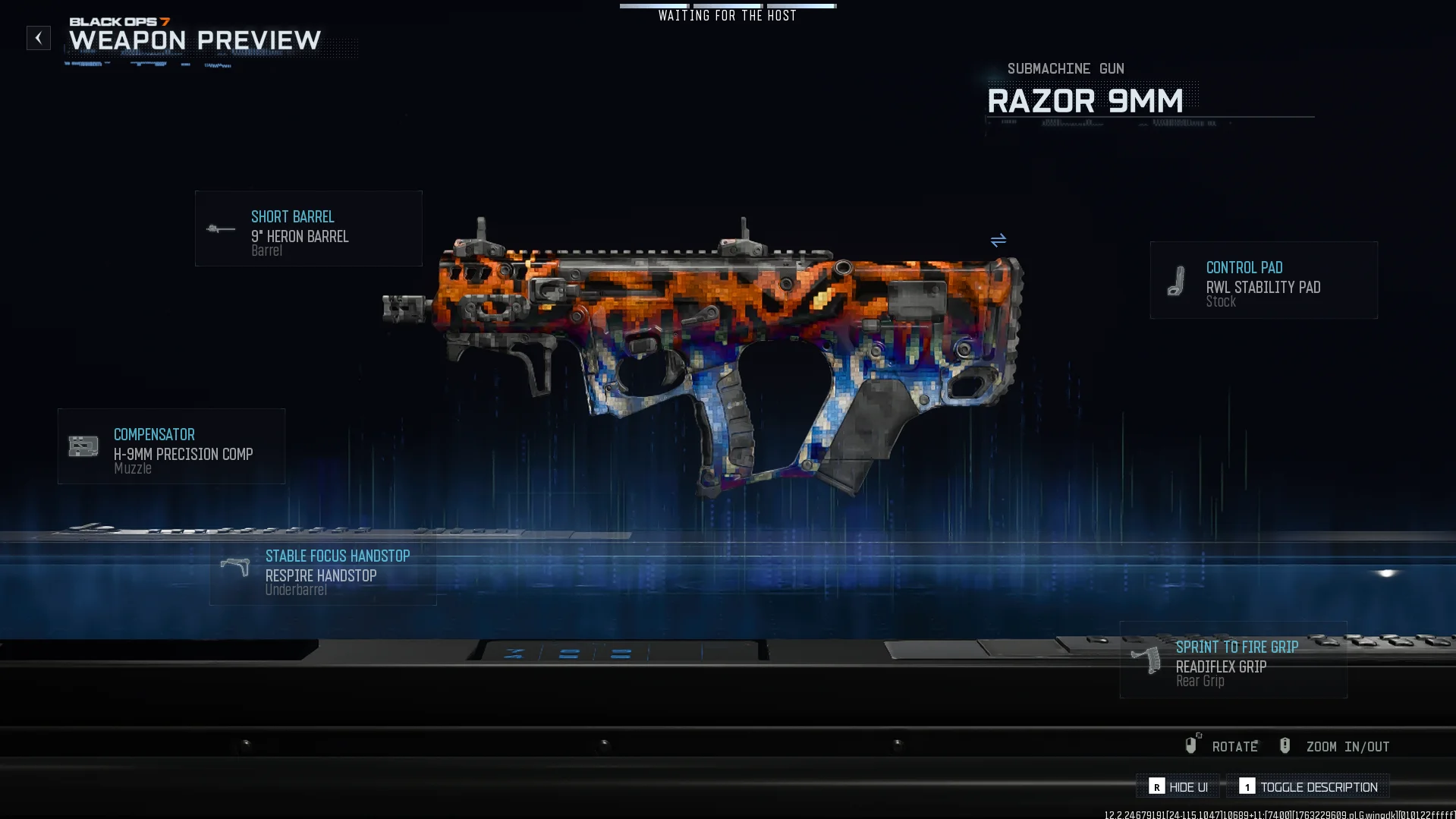
Task: Select the Compensator attachment panel
Action: coord(171,446)
